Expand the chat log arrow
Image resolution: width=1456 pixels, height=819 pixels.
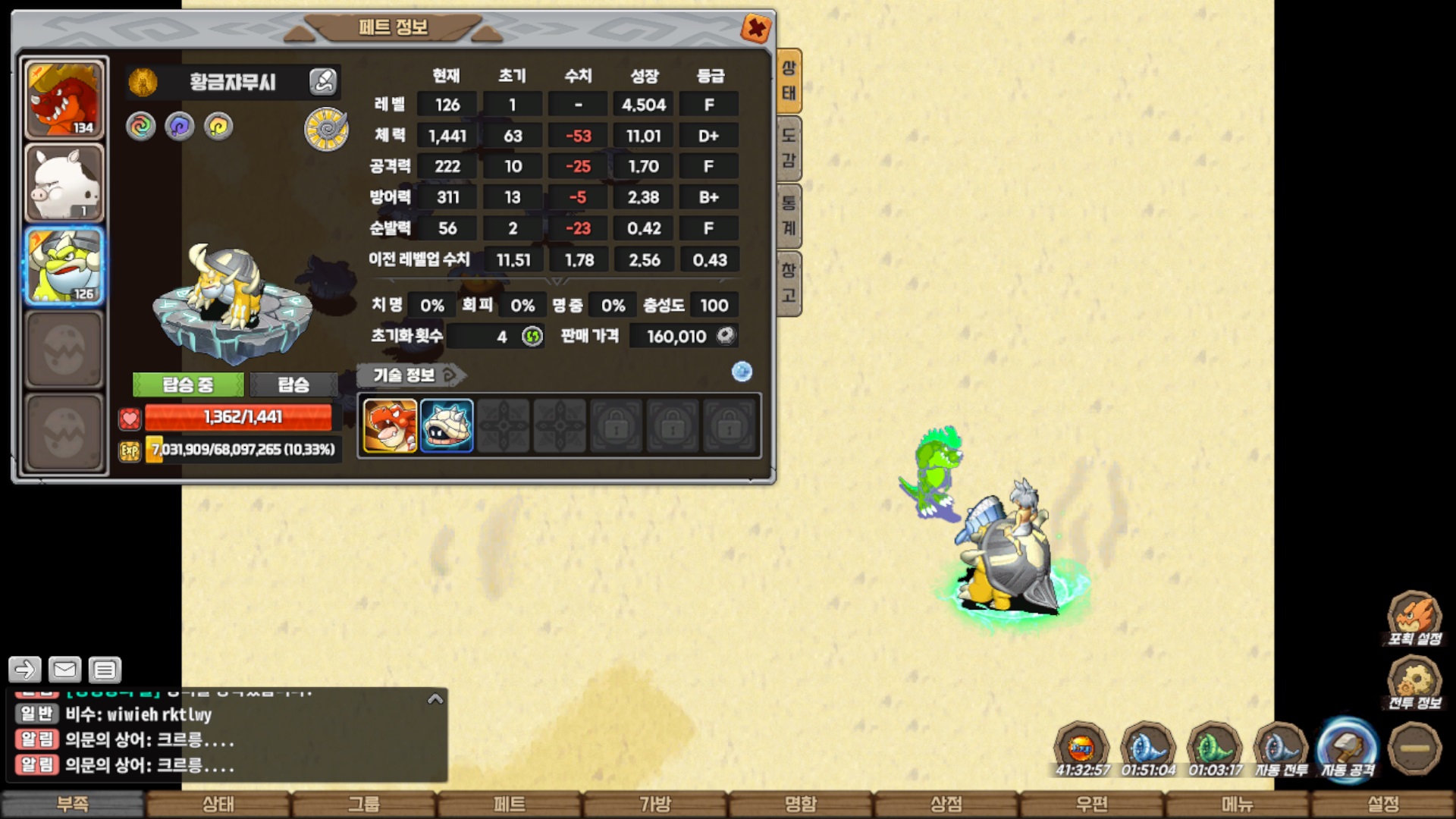(435, 698)
